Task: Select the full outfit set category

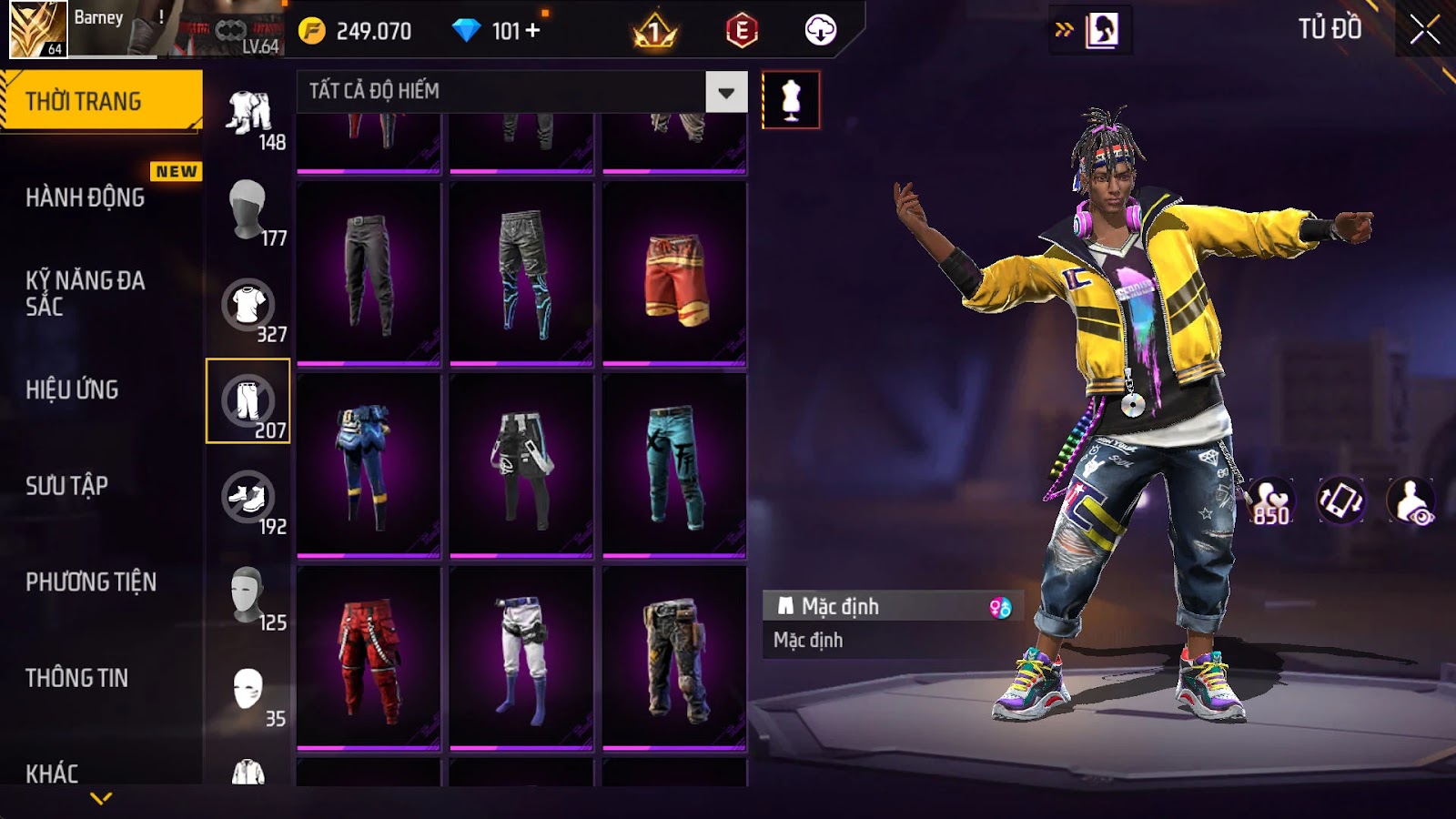Action: [248, 114]
